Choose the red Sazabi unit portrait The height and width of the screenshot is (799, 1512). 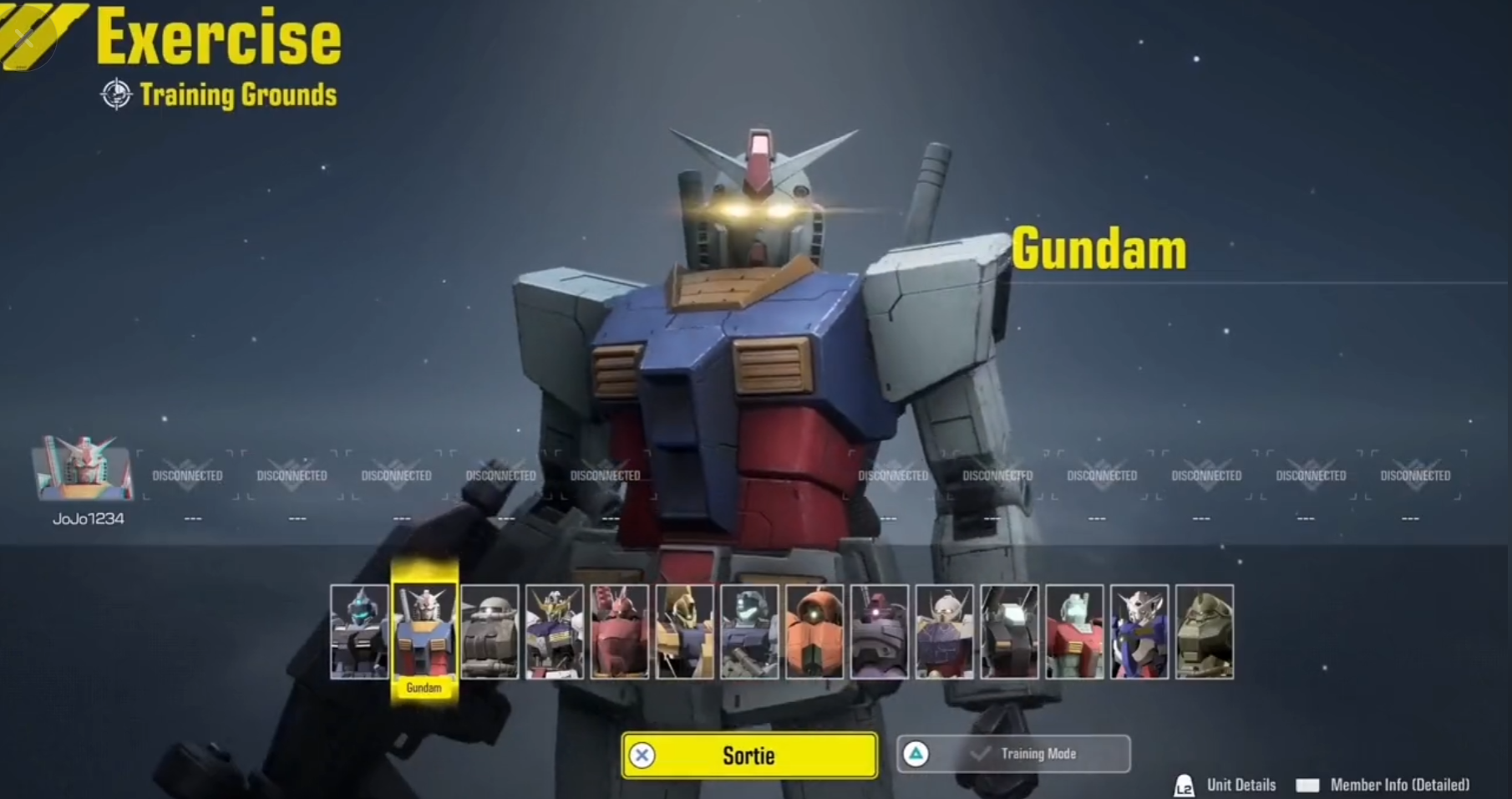(x=620, y=631)
